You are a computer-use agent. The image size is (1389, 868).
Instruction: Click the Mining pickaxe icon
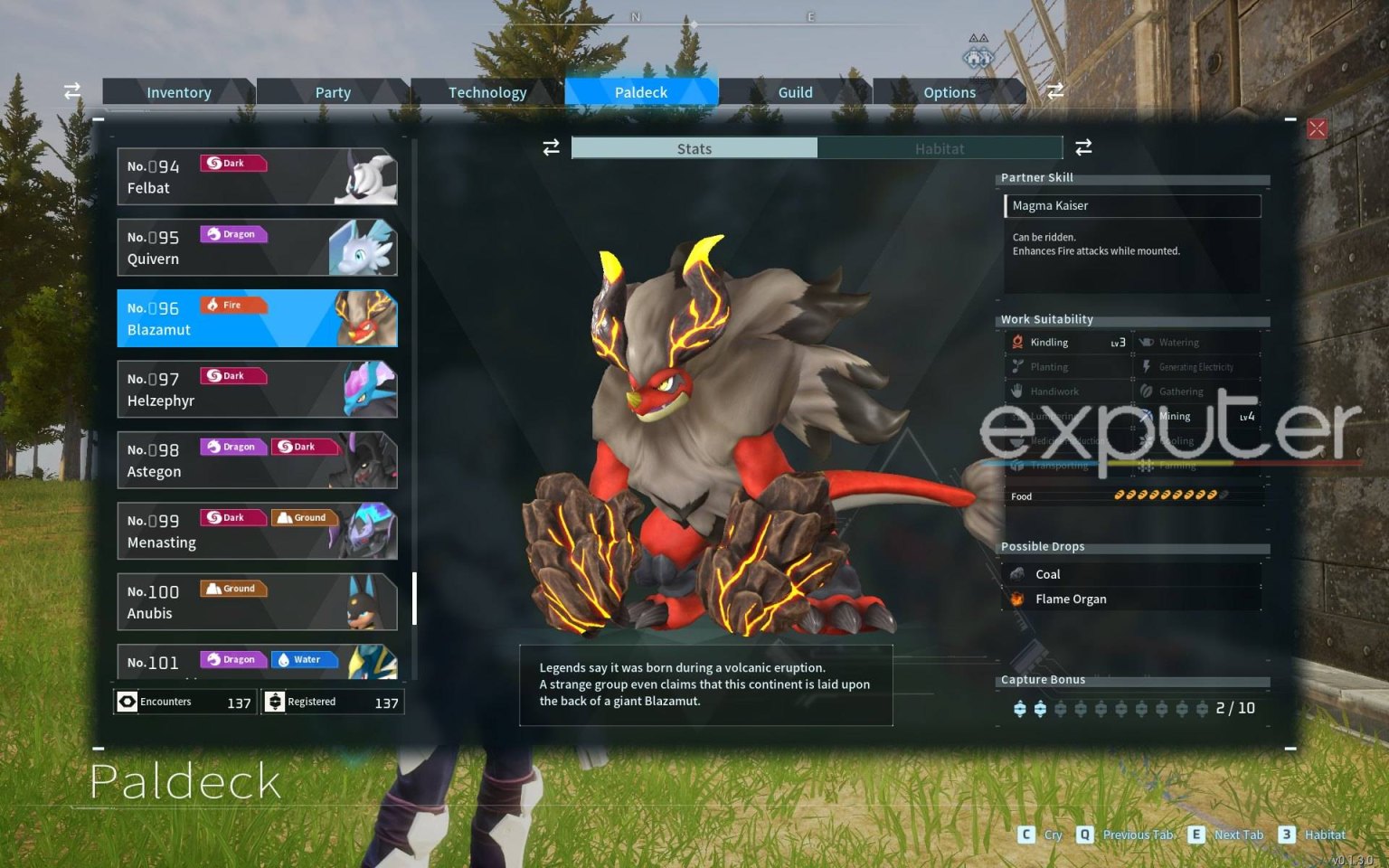[1147, 416]
